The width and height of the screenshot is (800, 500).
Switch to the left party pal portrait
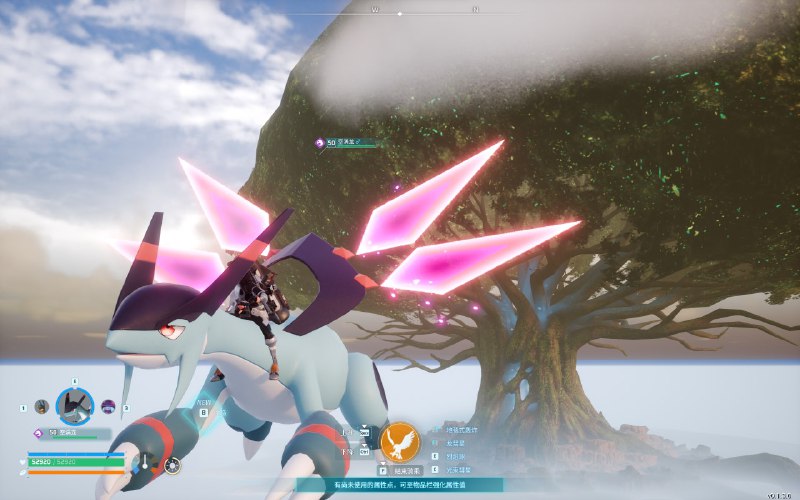pos(41,407)
